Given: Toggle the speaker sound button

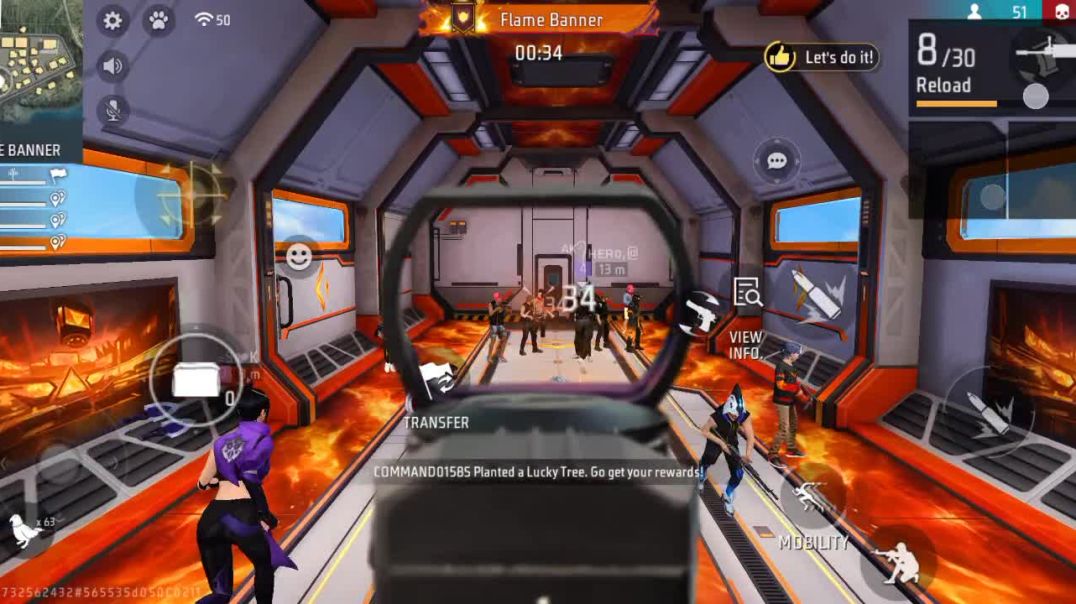Looking at the screenshot, I should click(x=112, y=66).
